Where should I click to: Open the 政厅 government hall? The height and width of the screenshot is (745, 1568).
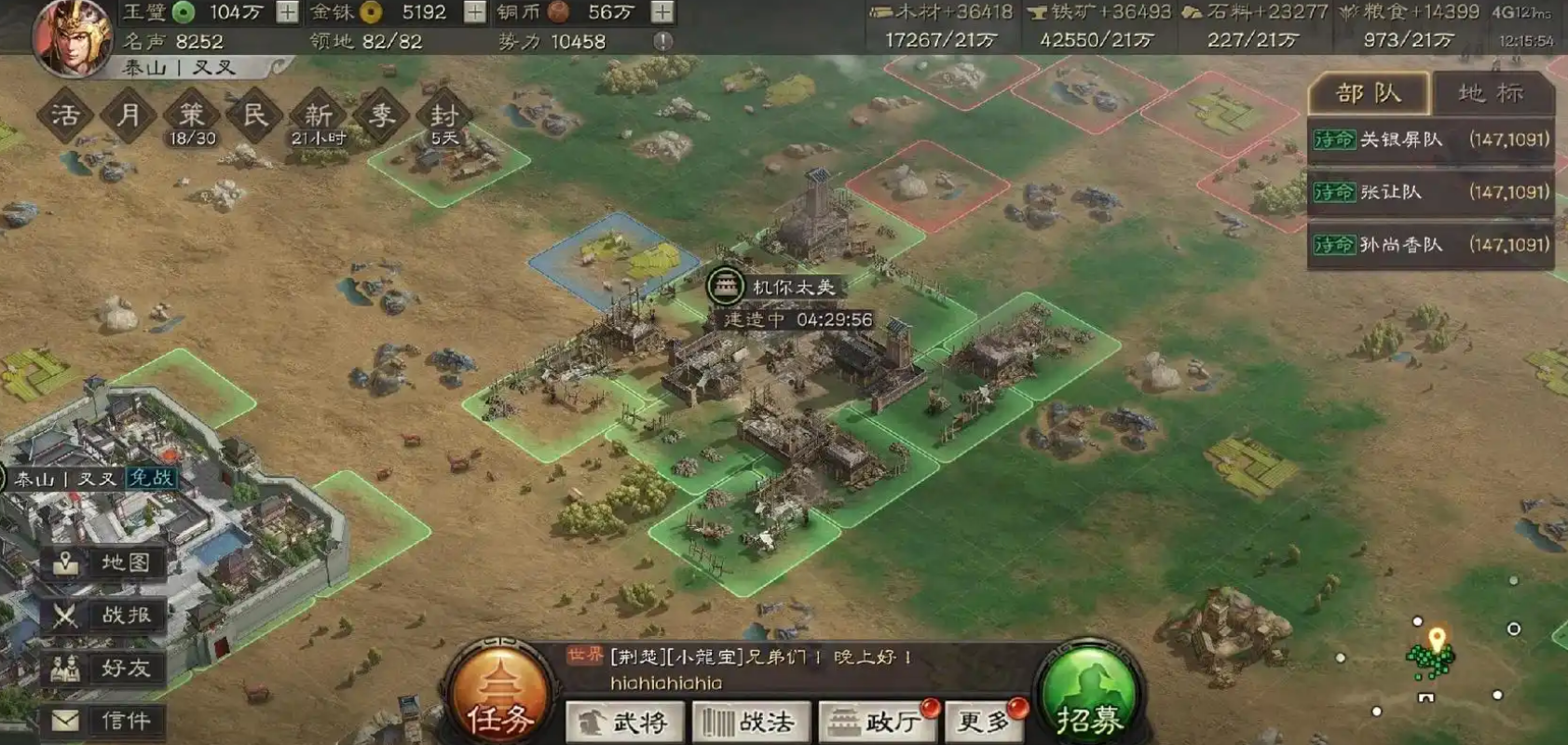tap(876, 722)
